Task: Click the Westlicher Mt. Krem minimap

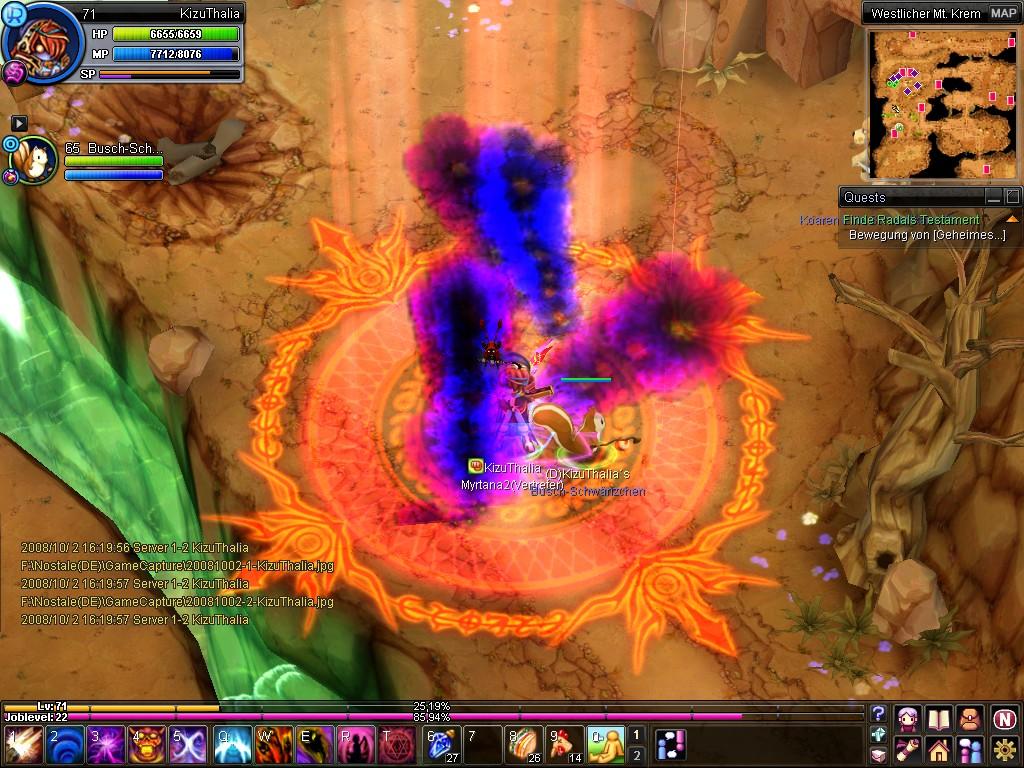Action: pyautogui.click(x=941, y=102)
